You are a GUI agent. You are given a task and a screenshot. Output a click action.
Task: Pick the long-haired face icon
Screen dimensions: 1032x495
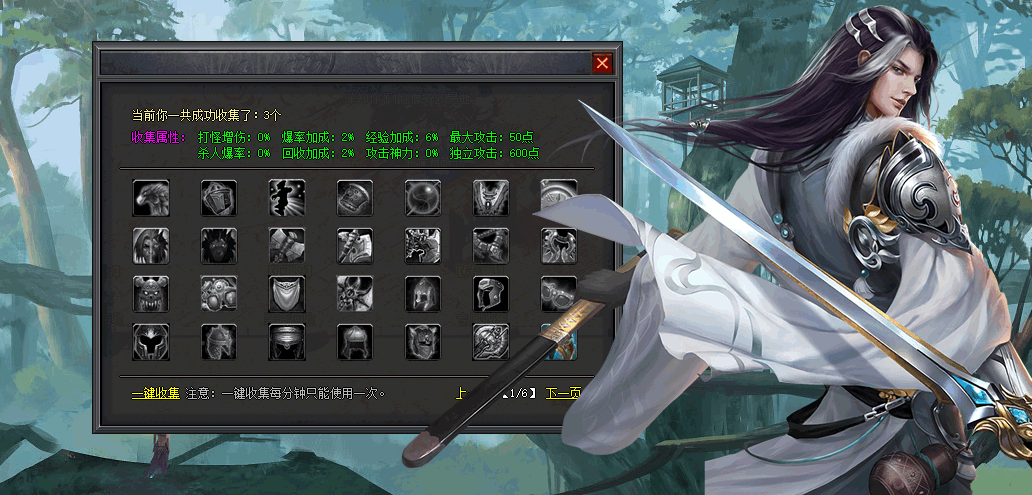pos(151,246)
